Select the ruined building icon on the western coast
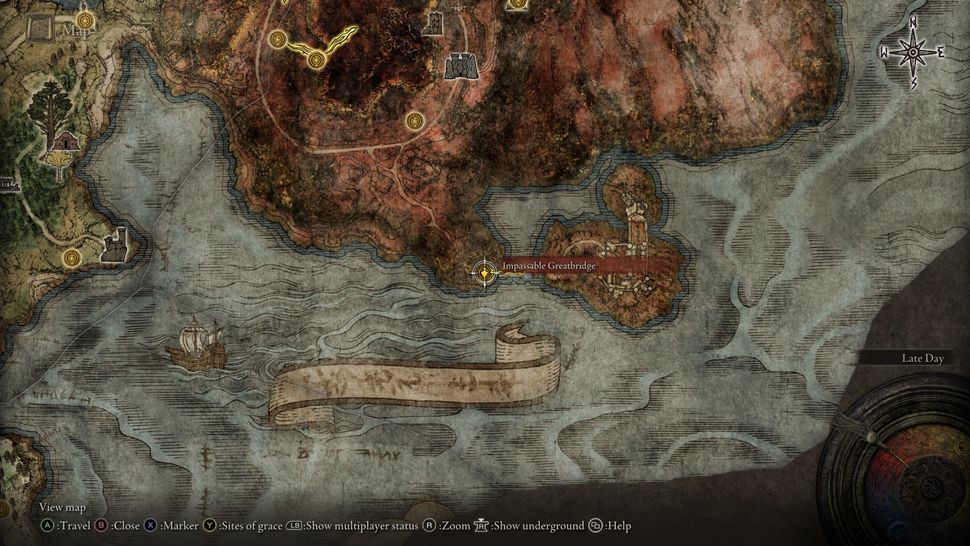The height and width of the screenshot is (546, 970). tap(114, 244)
